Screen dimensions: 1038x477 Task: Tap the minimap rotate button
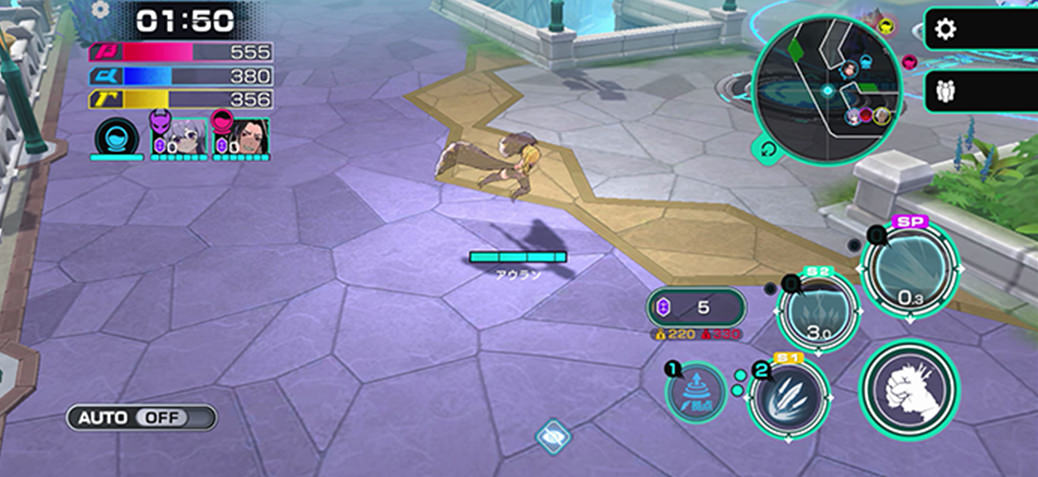point(768,150)
